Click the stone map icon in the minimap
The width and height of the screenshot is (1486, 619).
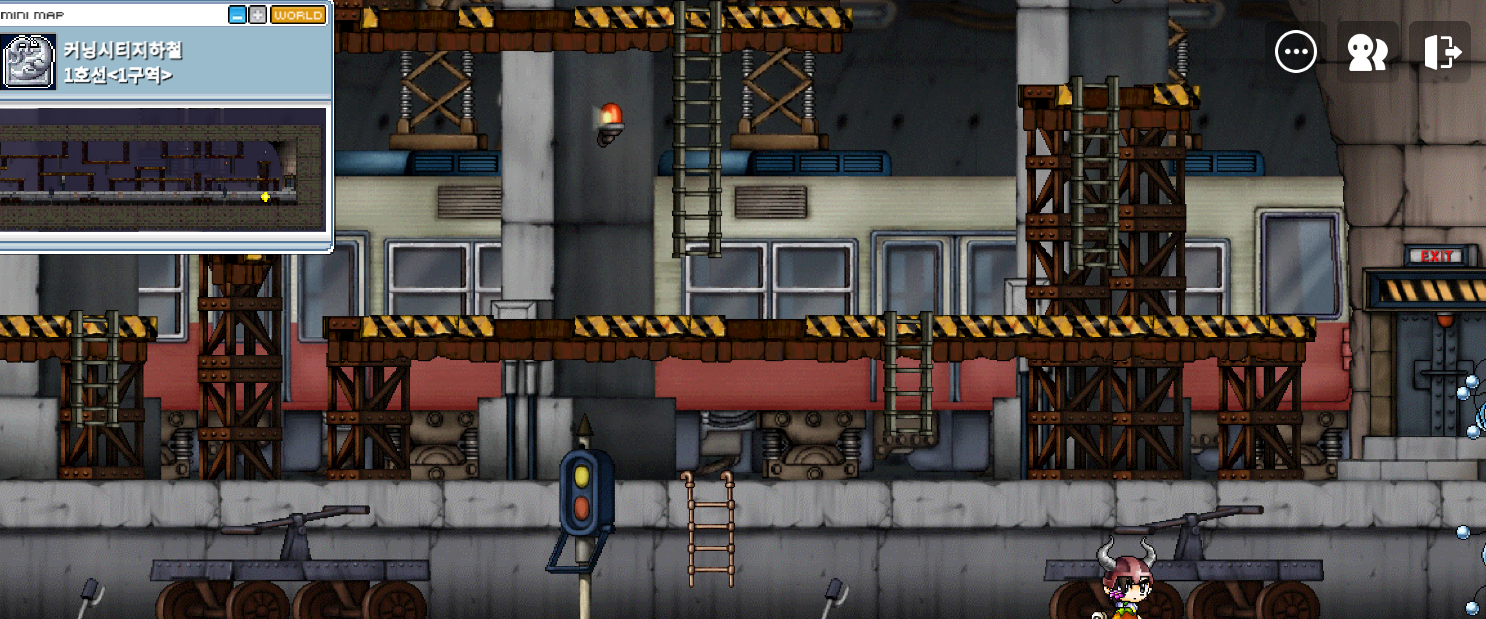pyautogui.click(x=29, y=61)
